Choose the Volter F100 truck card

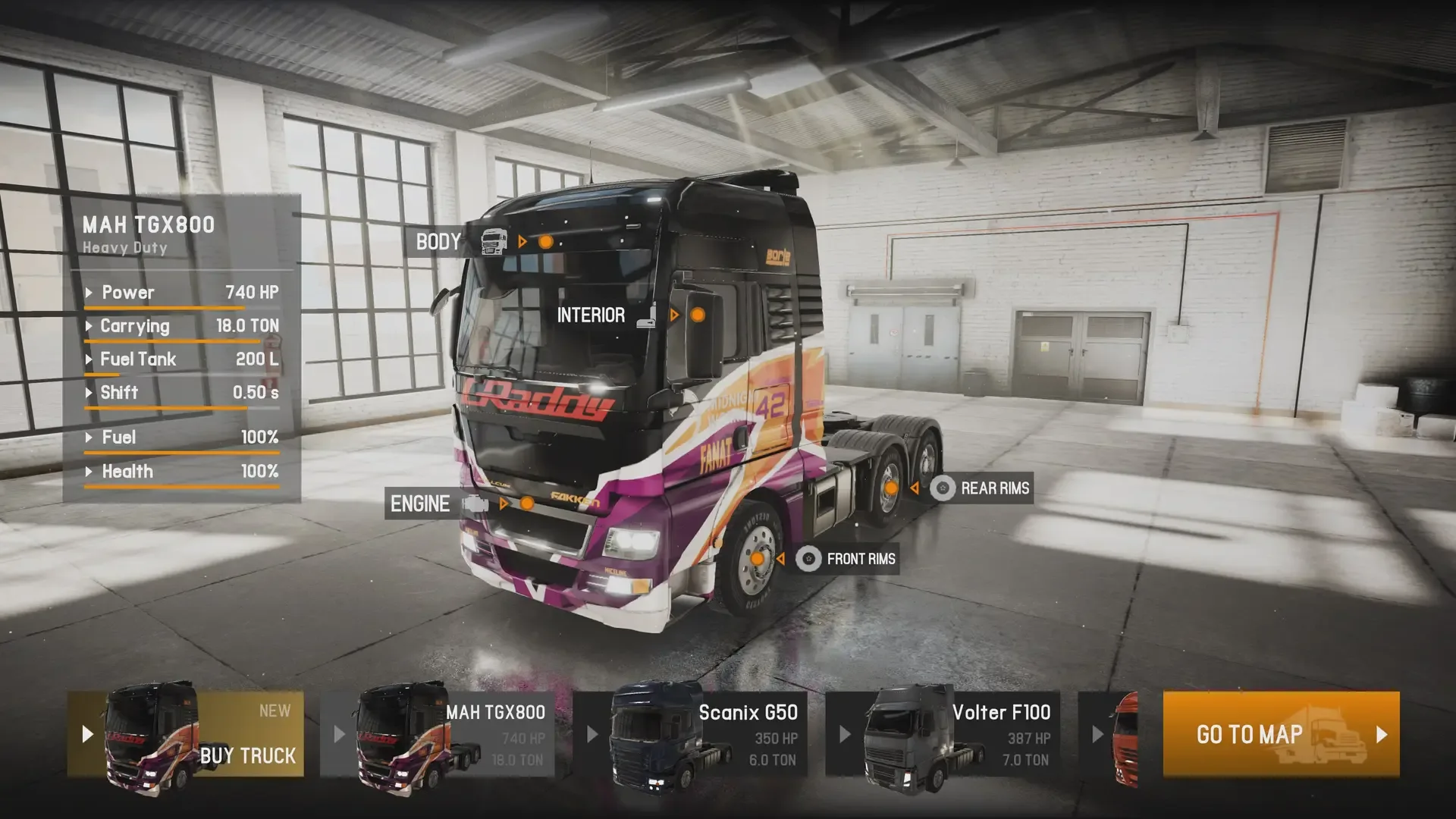(943, 734)
